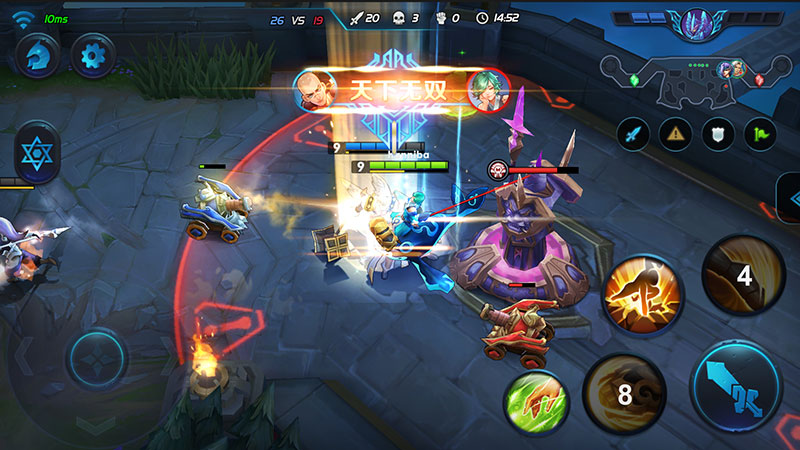Image resolution: width=800 pixels, height=450 pixels.
Task: Send the white shield defend signal
Action: tap(720, 130)
